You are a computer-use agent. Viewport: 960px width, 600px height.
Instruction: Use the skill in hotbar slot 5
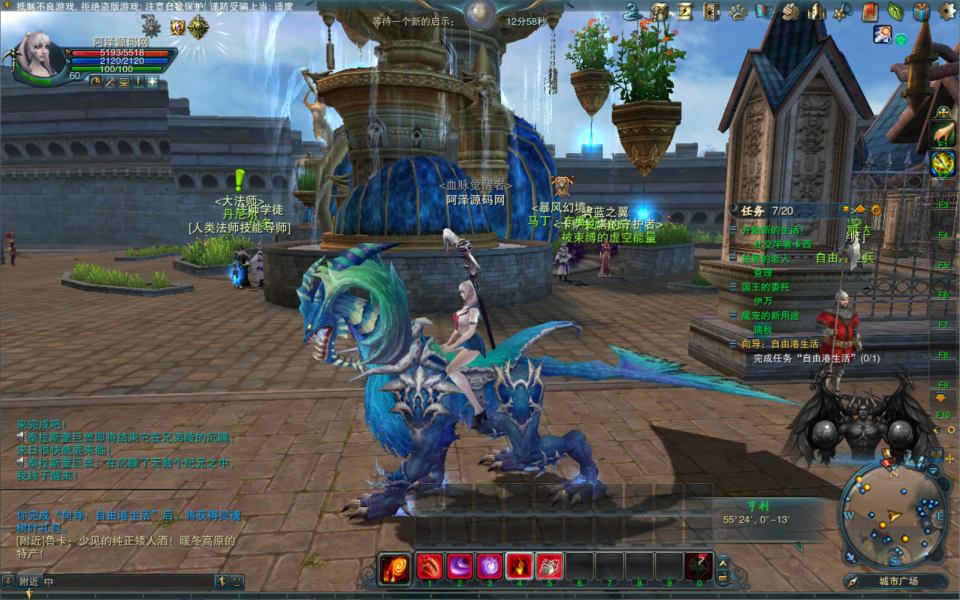549,566
